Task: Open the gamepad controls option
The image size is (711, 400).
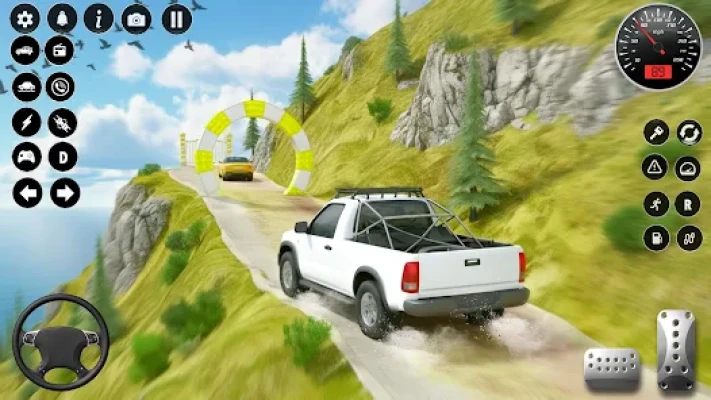Action: click(x=26, y=157)
